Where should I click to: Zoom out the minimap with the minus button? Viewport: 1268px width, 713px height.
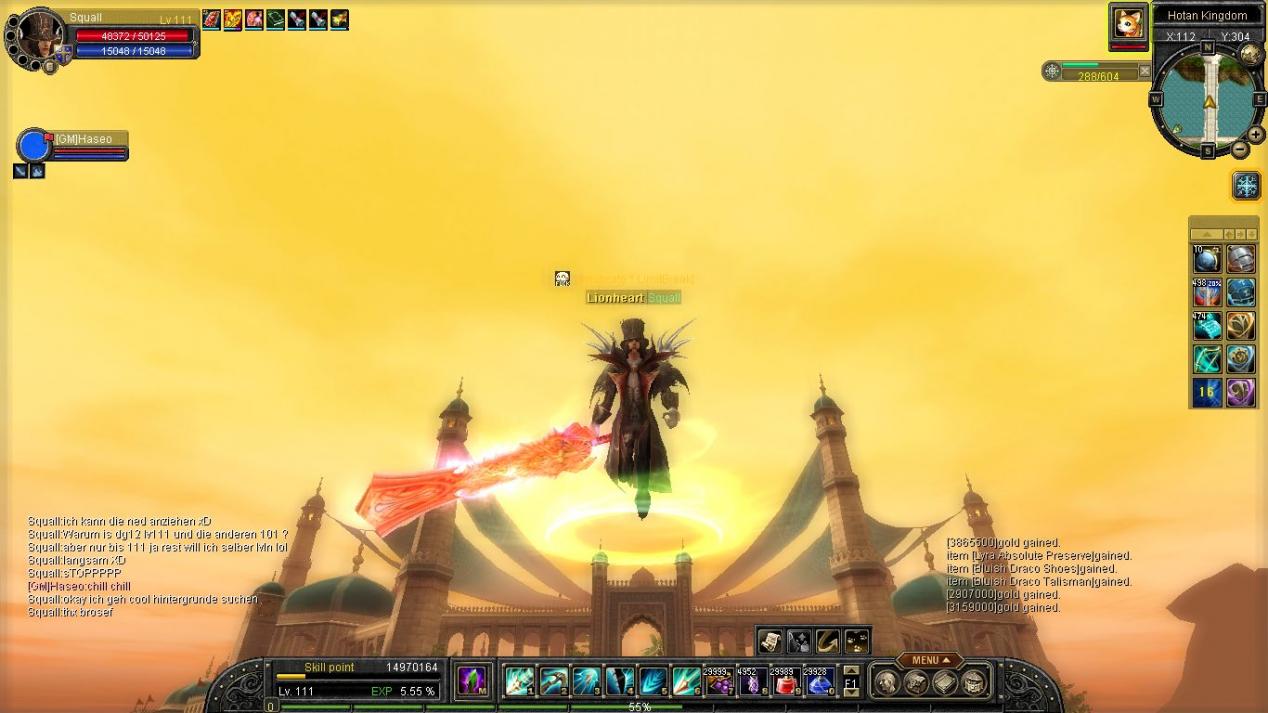pos(1240,150)
